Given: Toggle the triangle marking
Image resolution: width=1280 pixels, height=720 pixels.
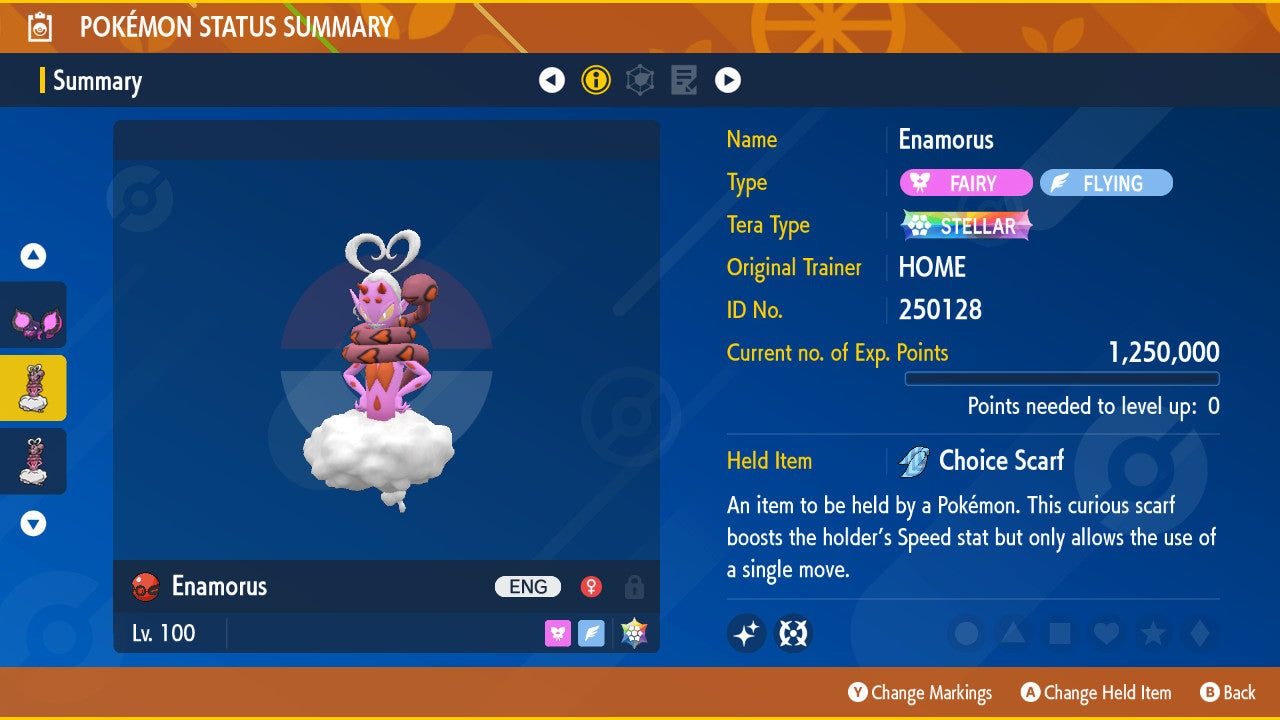Looking at the screenshot, I should tap(1013, 633).
